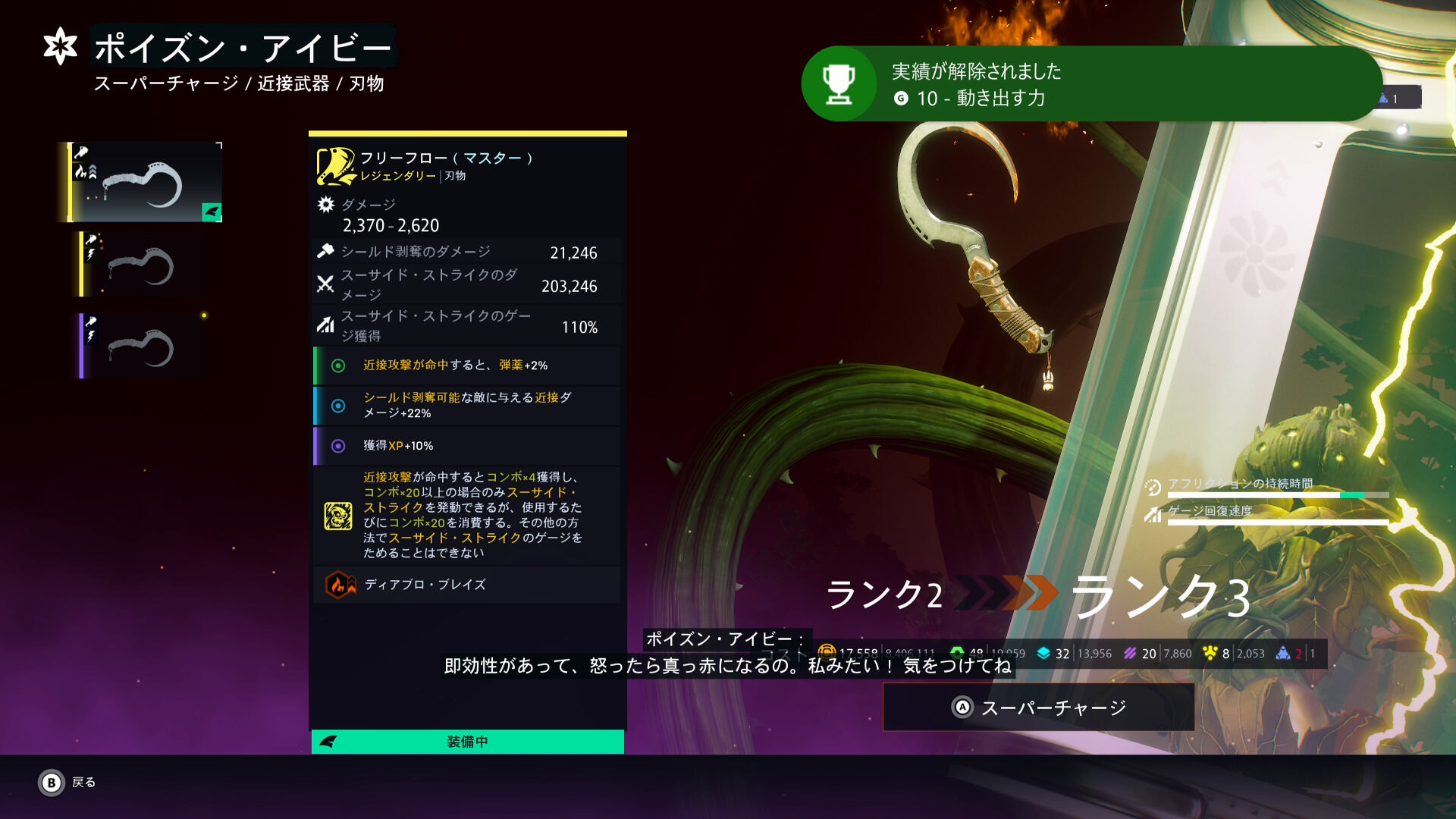Activate the スーパーチャージ button
Viewport: 1456px width, 819px height.
click(1038, 708)
